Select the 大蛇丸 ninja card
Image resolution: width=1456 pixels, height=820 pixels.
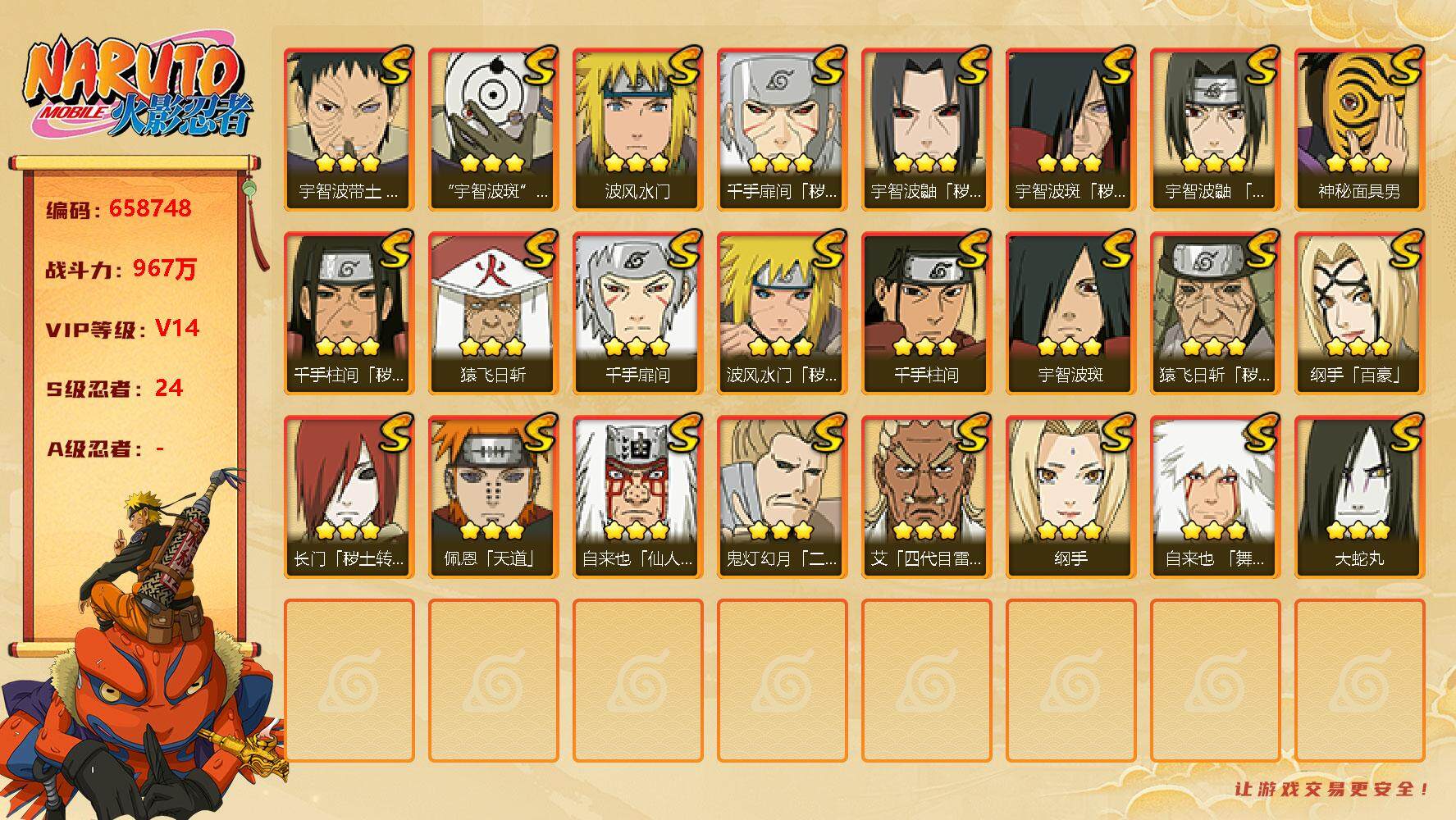tap(1359, 497)
